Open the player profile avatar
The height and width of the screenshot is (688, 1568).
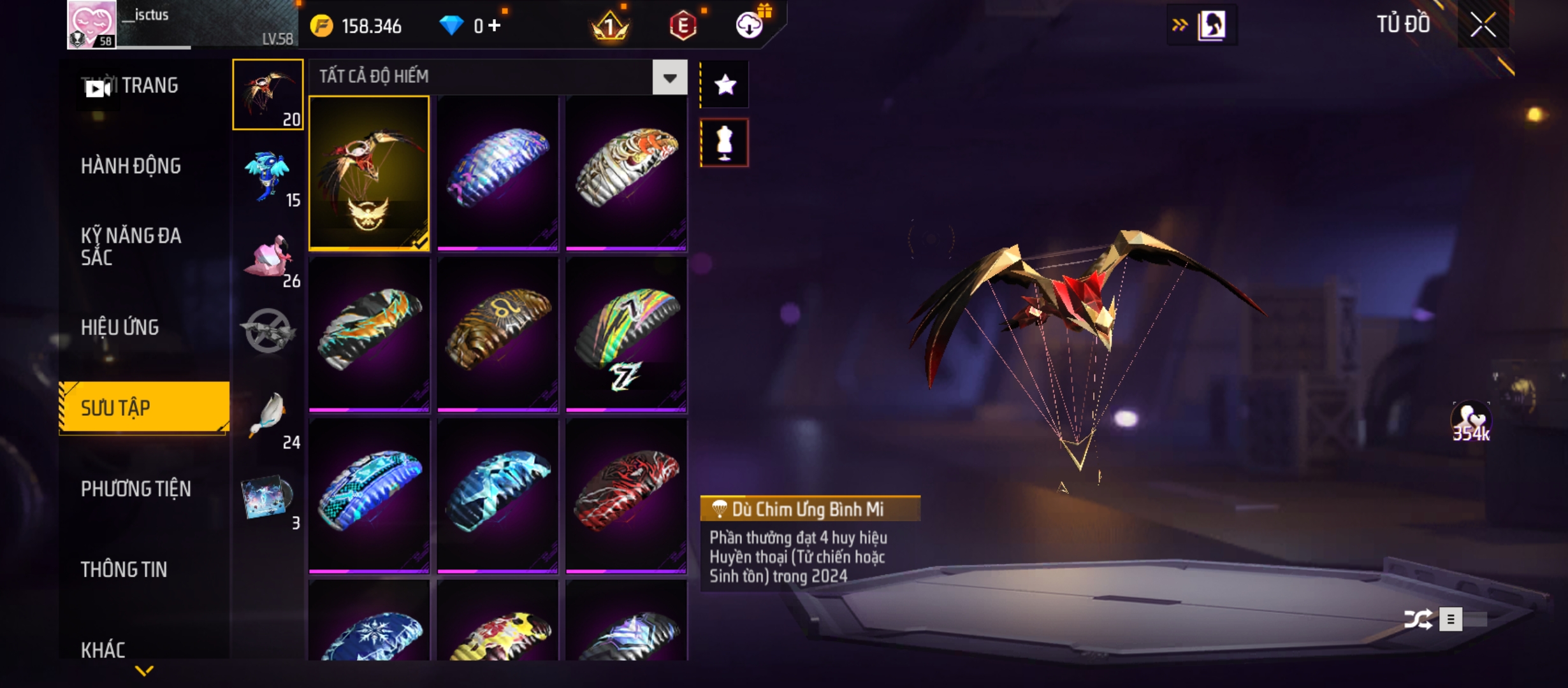[x=92, y=24]
